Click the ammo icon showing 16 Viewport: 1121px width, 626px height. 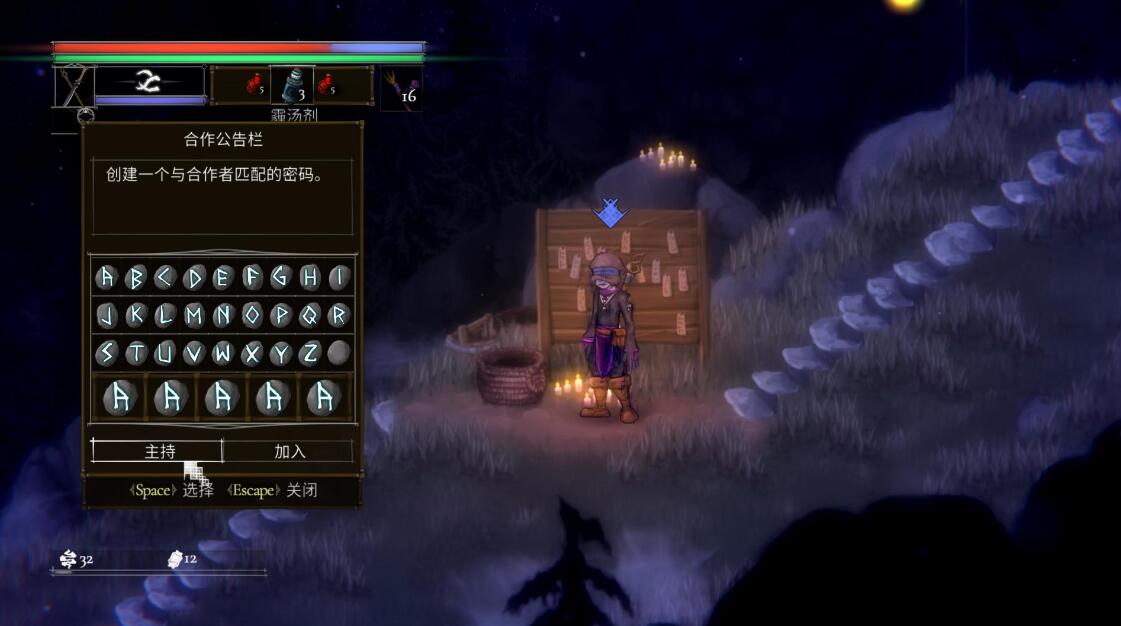pyautogui.click(x=402, y=88)
